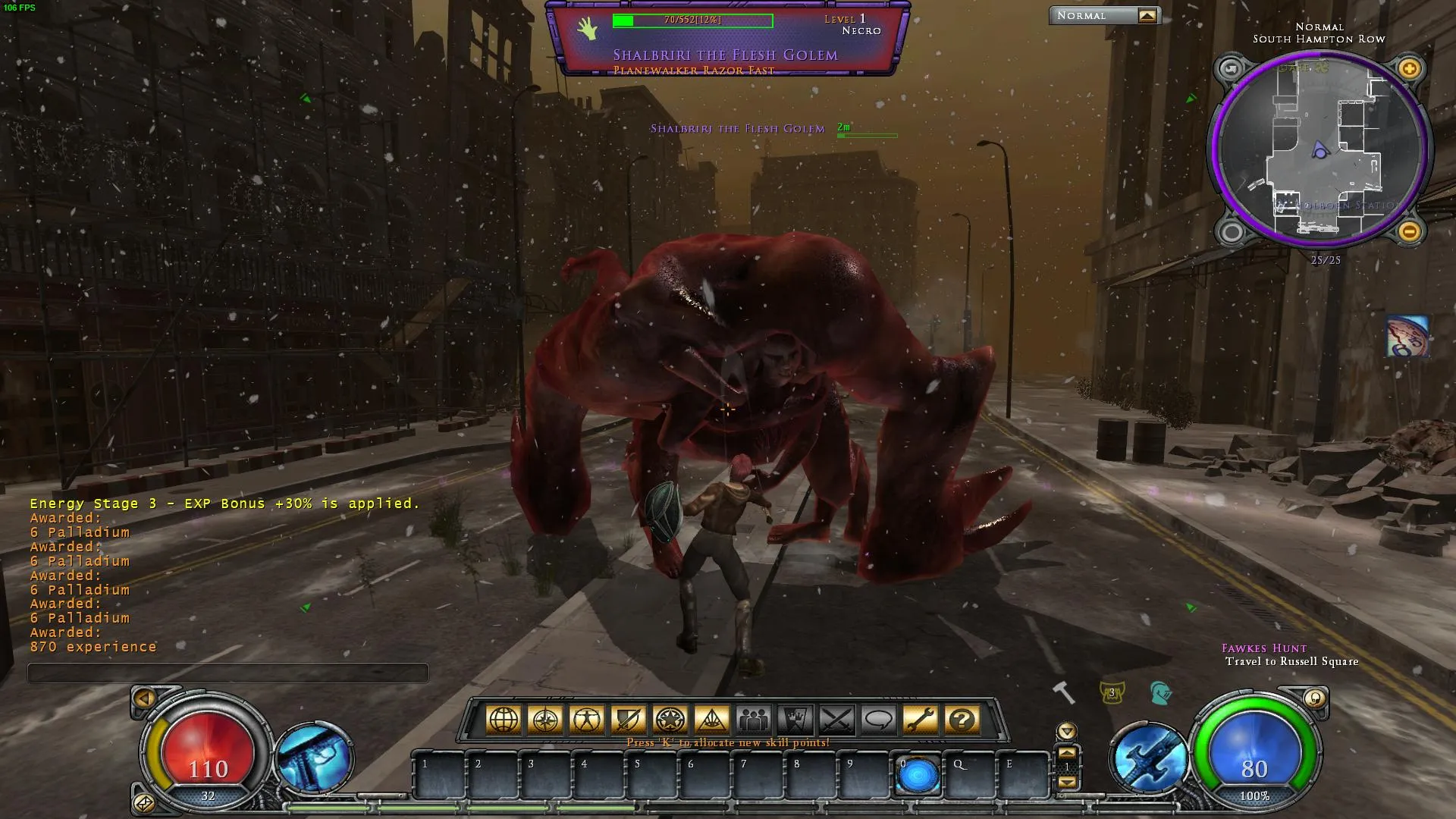Open the sword-and-shield inventory button
The image size is (1456, 819).
pyautogui.click(x=629, y=720)
